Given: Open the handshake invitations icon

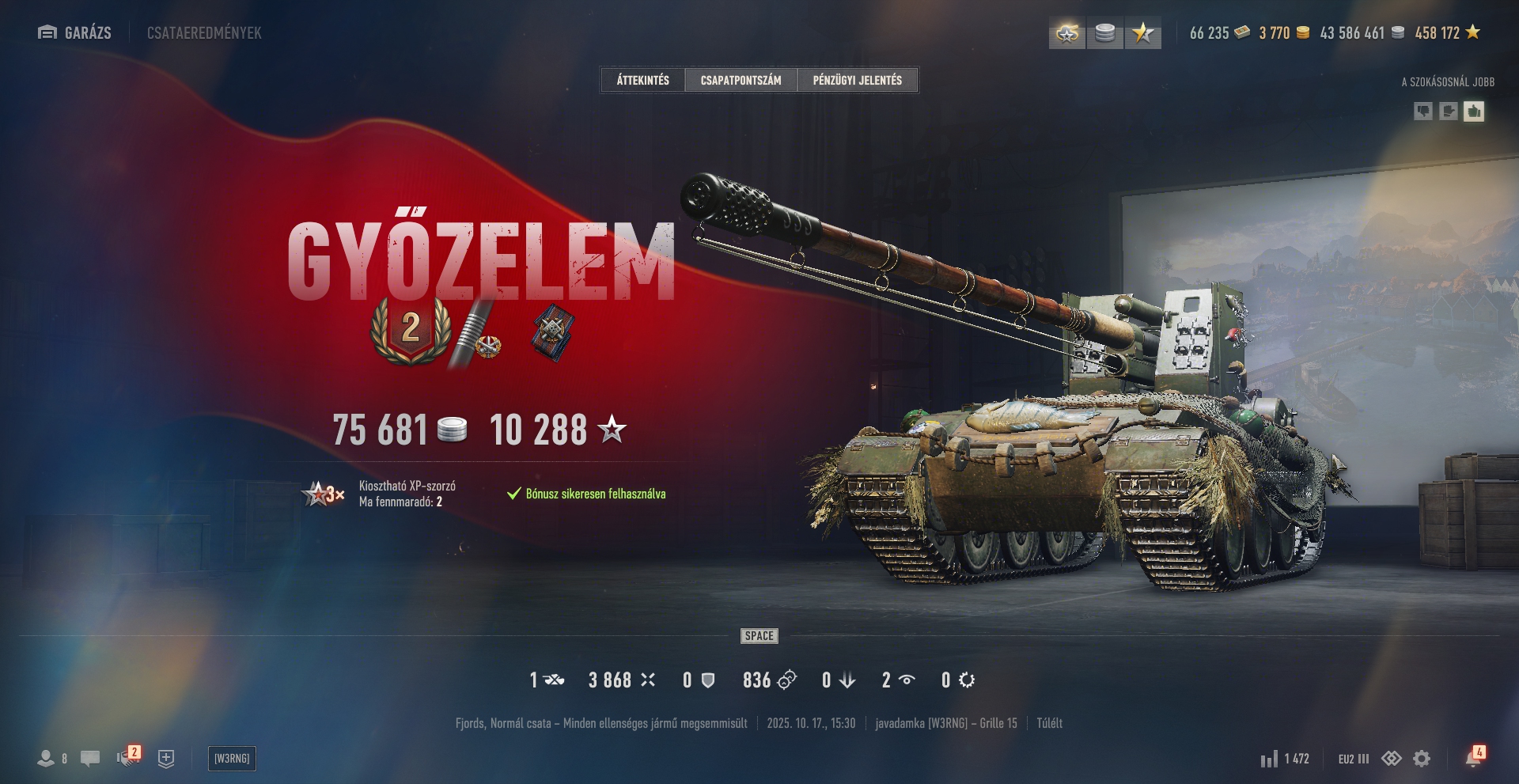Looking at the screenshot, I should click(x=127, y=758).
